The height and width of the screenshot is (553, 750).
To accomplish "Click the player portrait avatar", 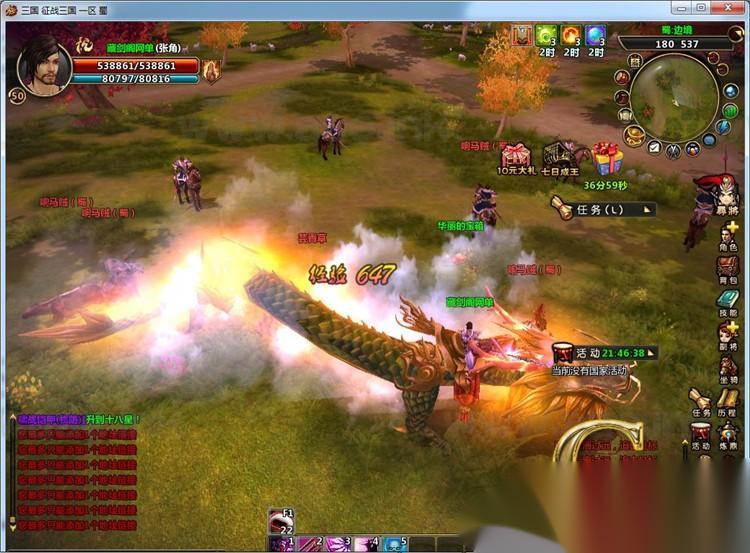I will point(44,64).
